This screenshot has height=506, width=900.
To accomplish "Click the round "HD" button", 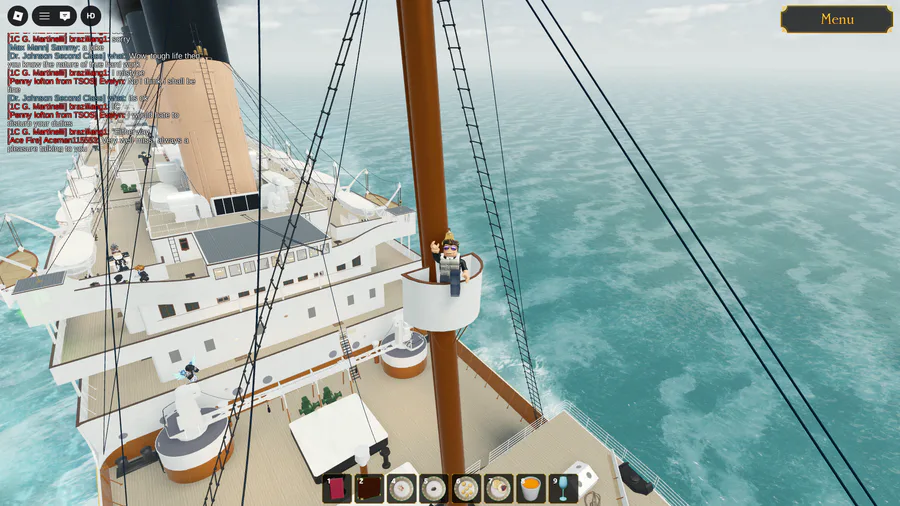I will (x=91, y=16).
